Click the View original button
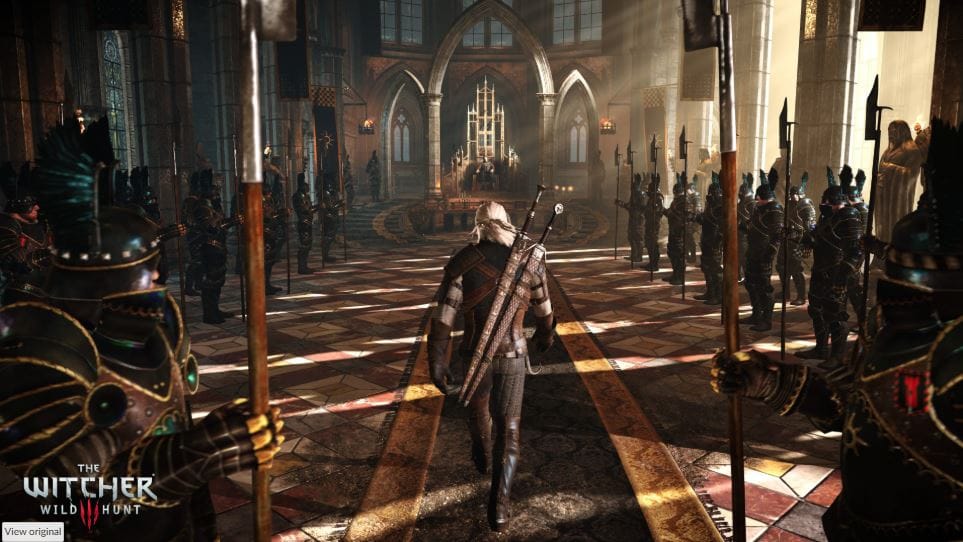Viewport: 963px width, 542px height. tap(32, 531)
